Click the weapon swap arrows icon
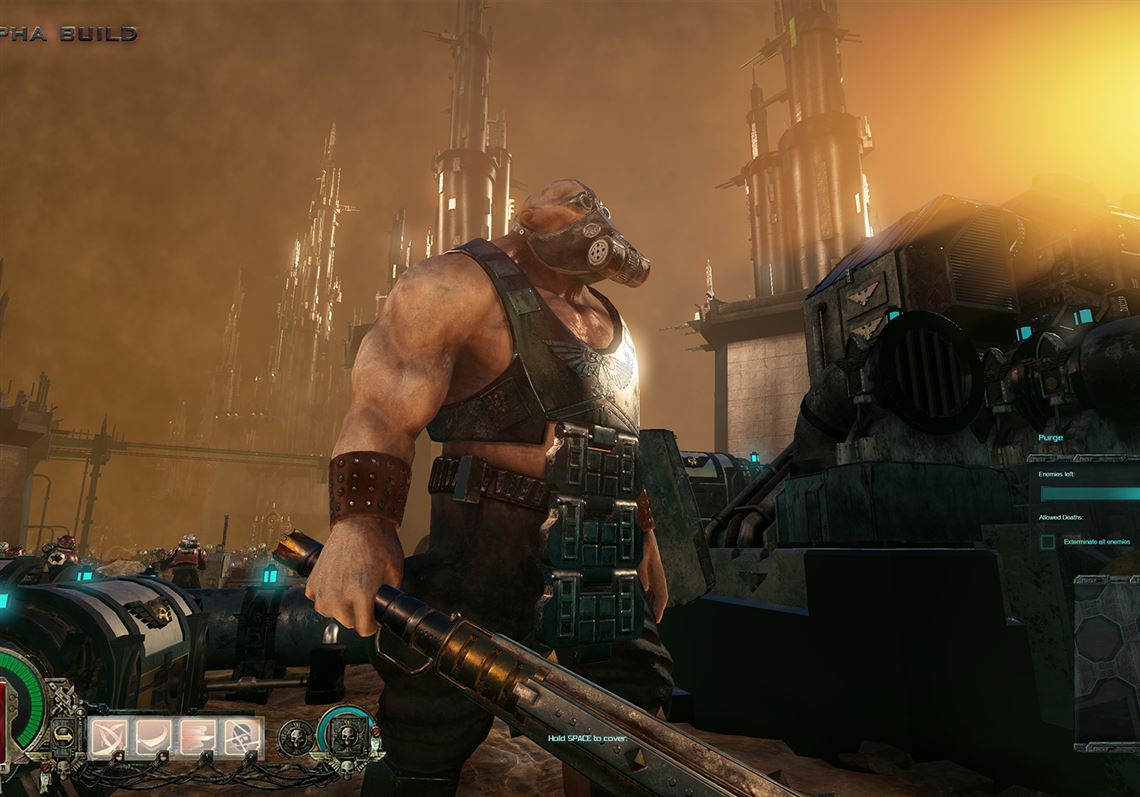1140x797 pixels. pos(62,737)
